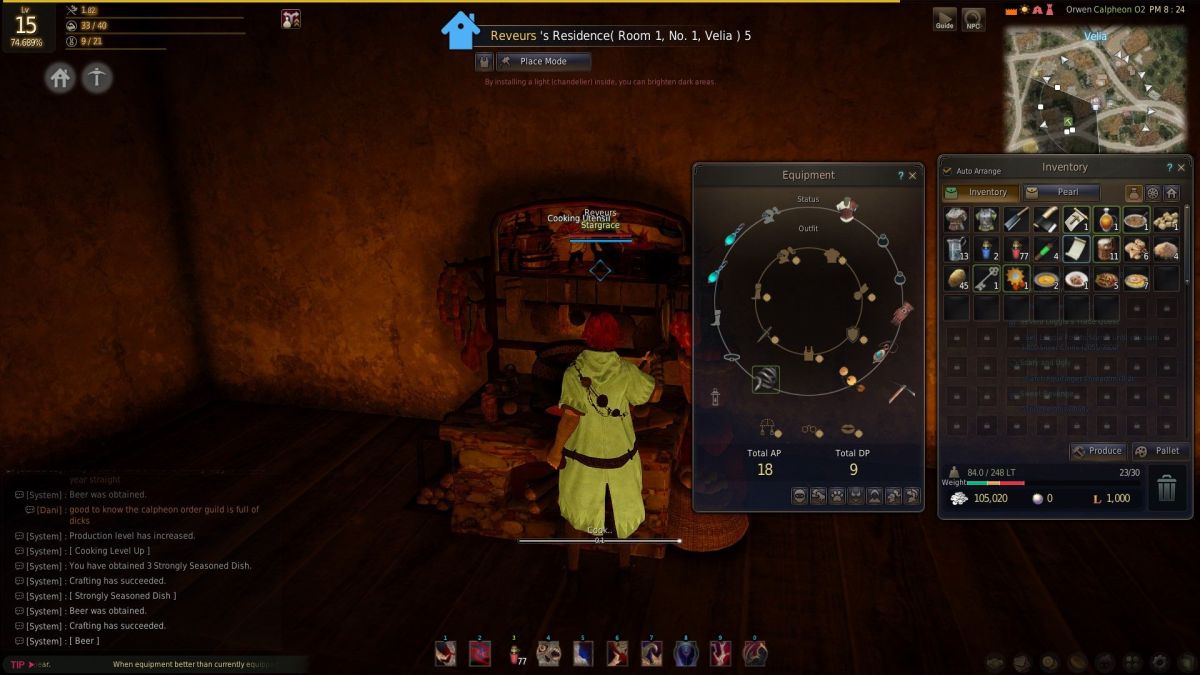Click the inventory trash can
Image resolution: width=1200 pixels, height=675 pixels.
coord(1167,489)
